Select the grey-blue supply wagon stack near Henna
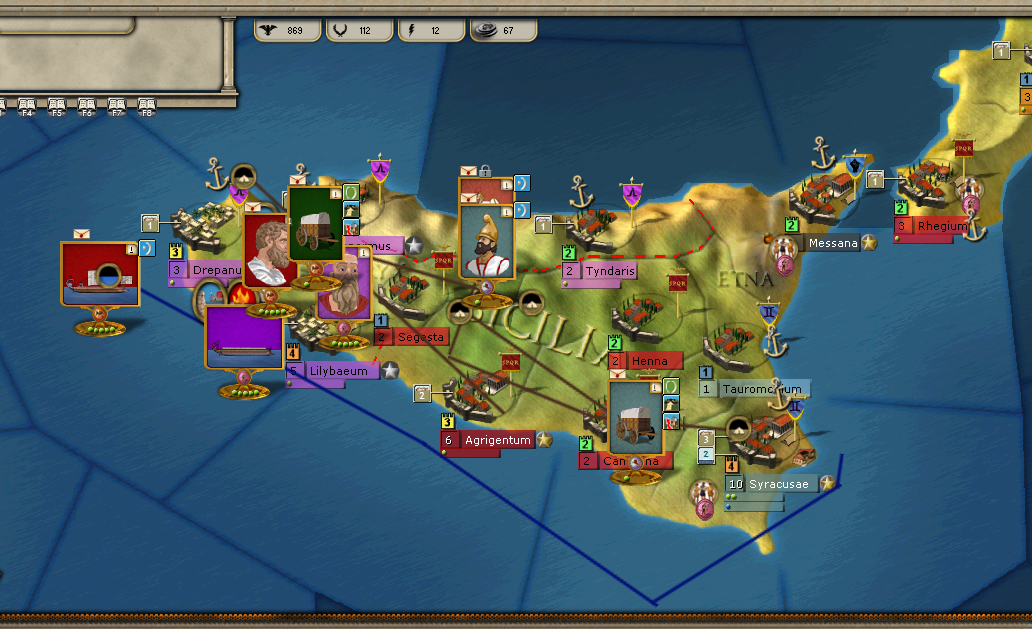The width and height of the screenshot is (1032, 629). pos(637,416)
